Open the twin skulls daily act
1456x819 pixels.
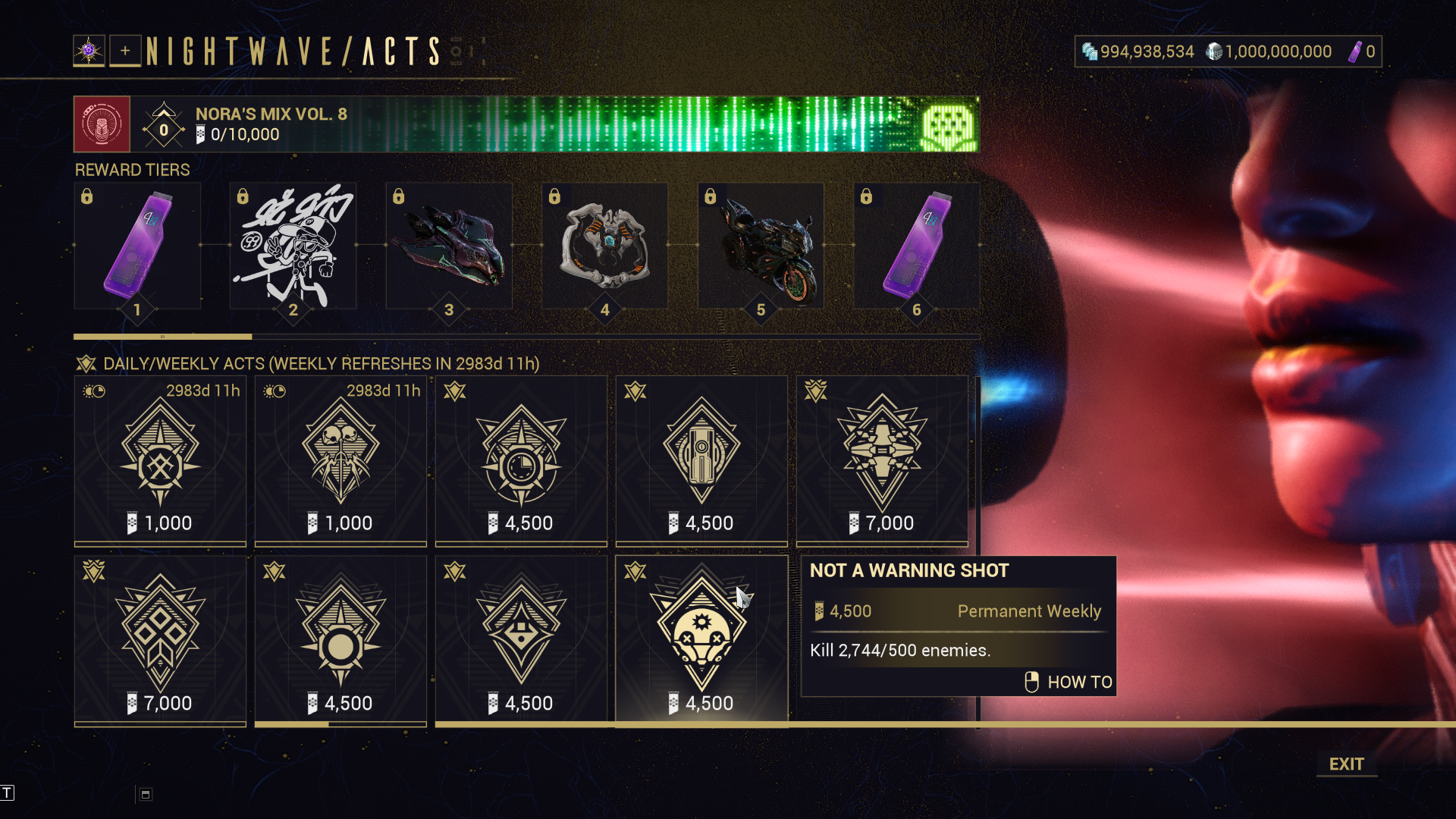(340, 460)
